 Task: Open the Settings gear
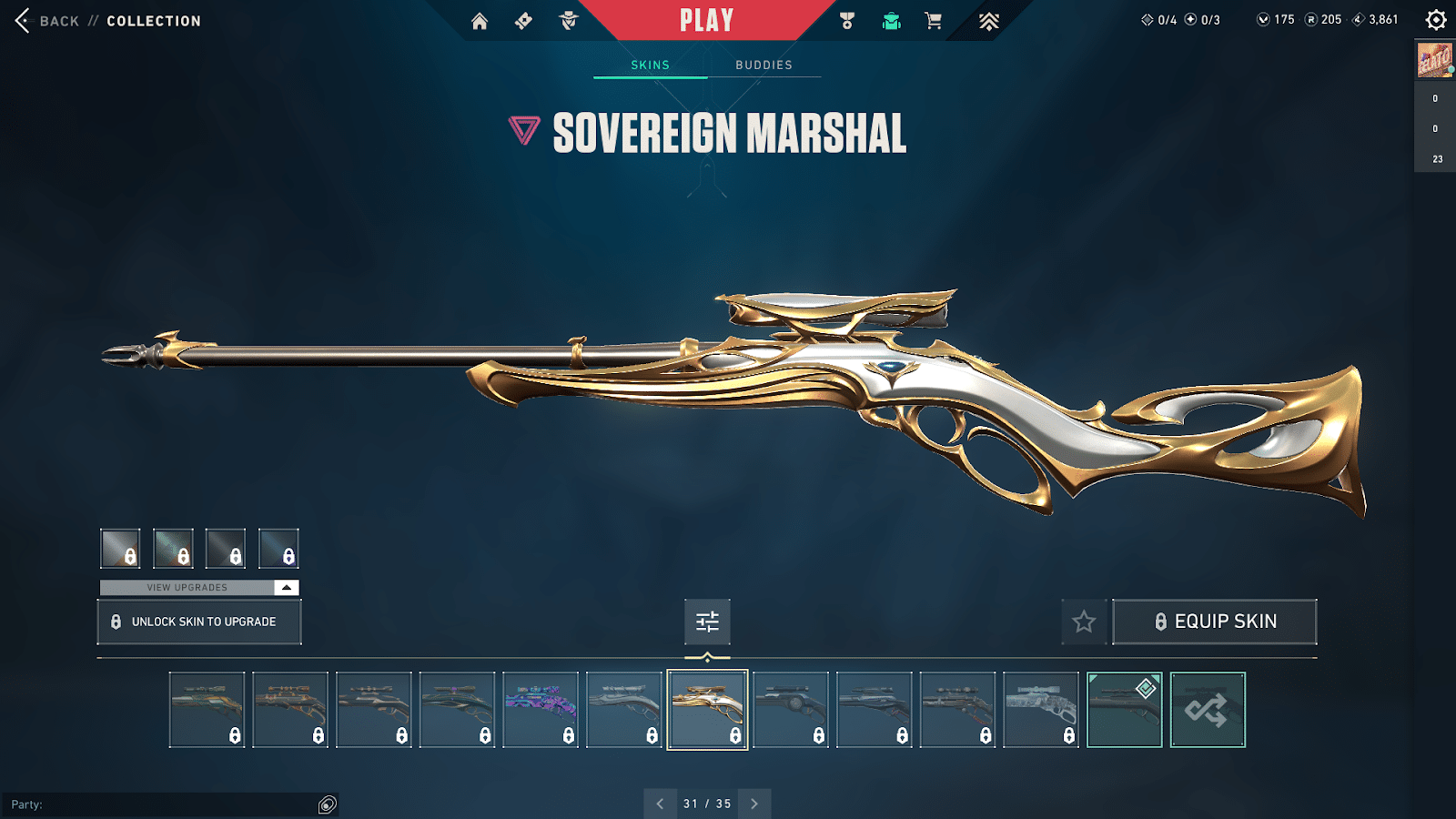coord(1436,18)
